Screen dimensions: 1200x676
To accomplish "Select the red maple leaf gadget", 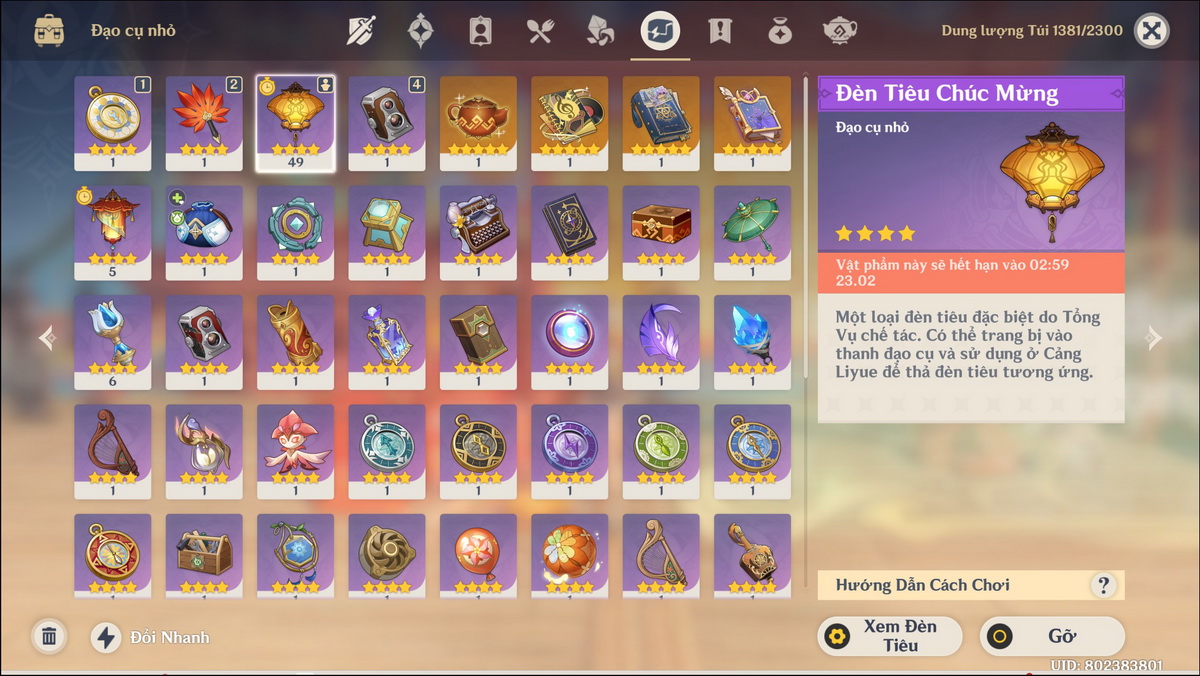I will pyautogui.click(x=204, y=122).
